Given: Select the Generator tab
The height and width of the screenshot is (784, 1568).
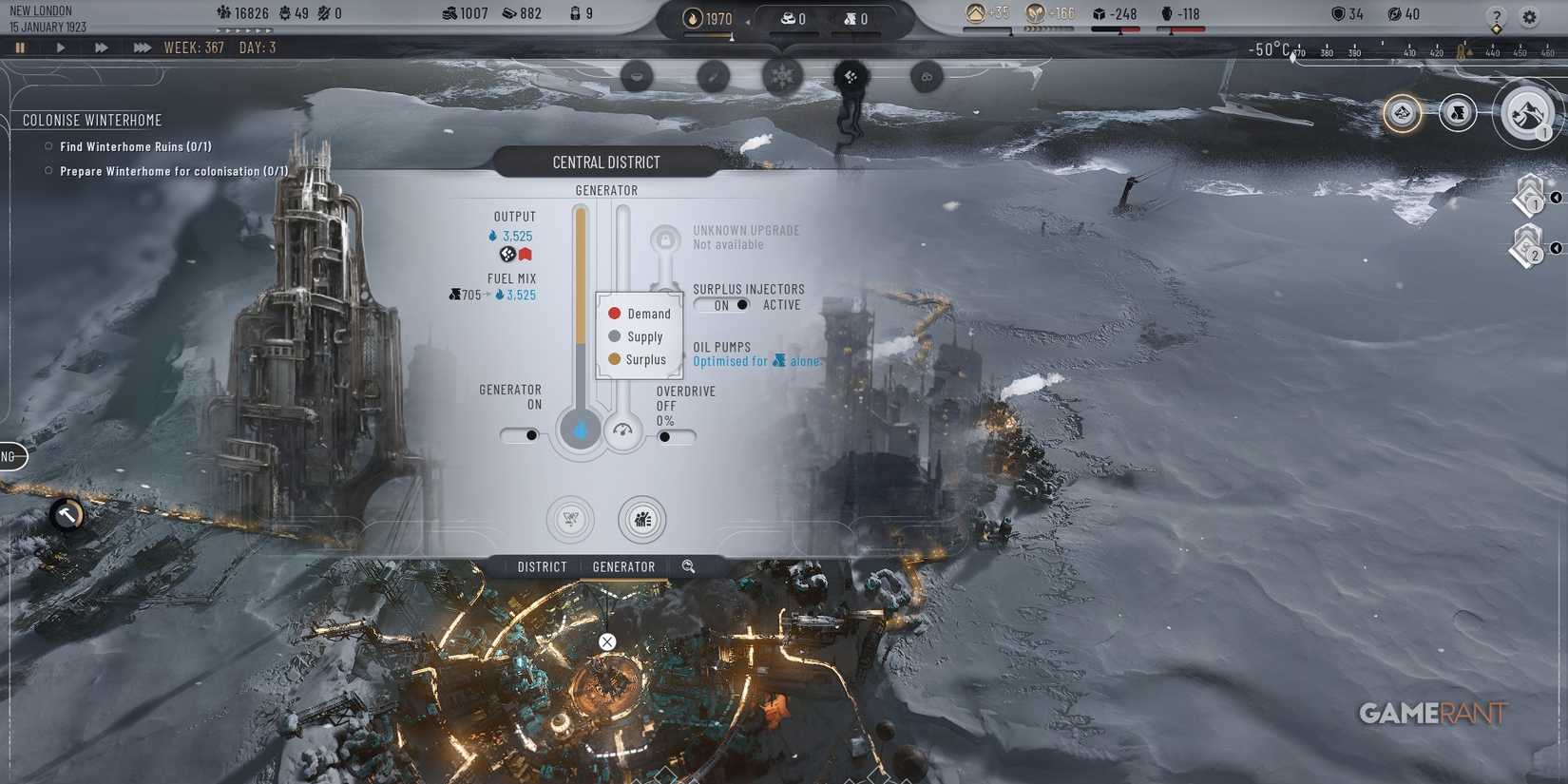Looking at the screenshot, I should point(623,566).
